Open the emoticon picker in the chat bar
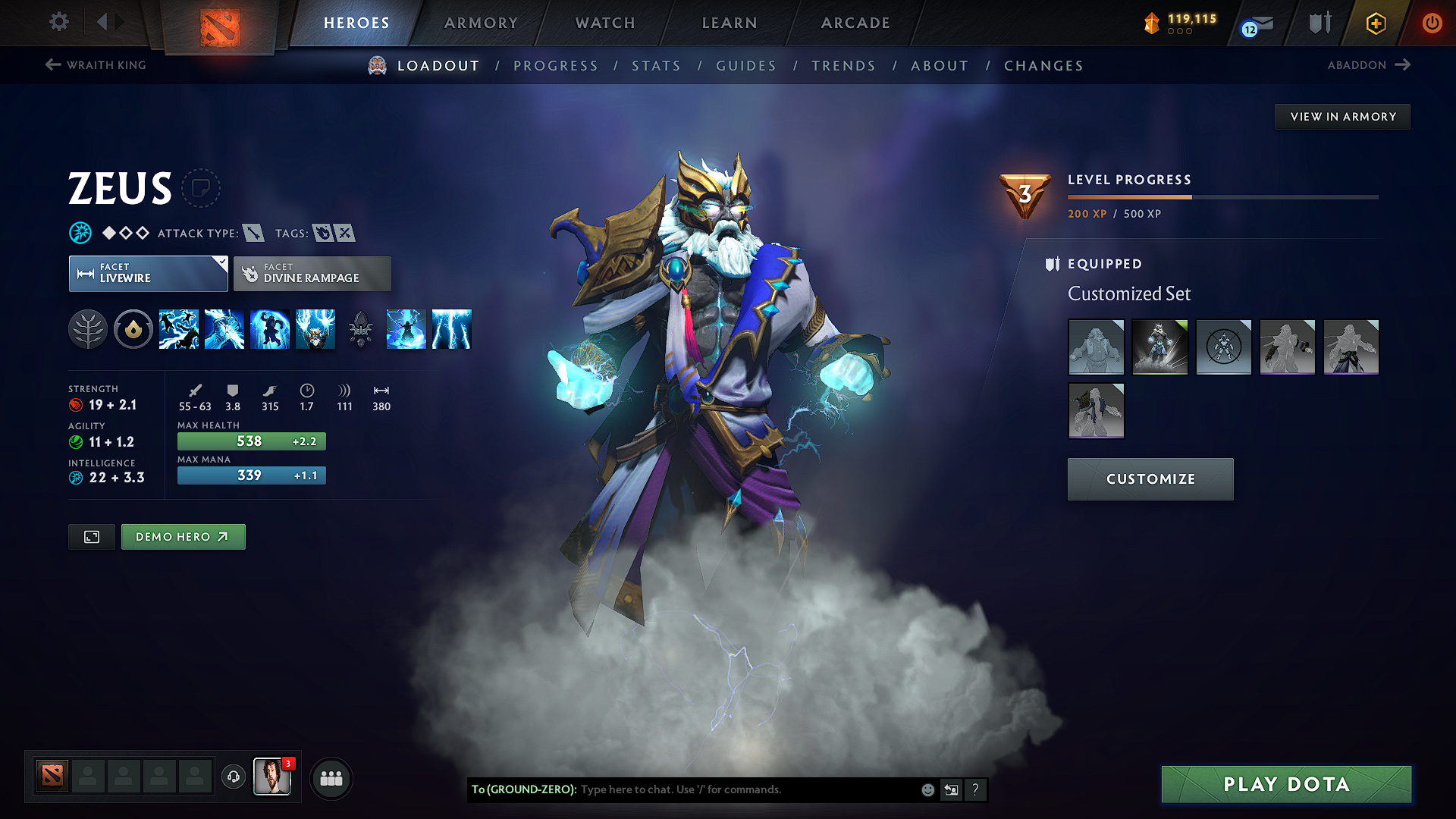The width and height of the screenshot is (1456, 819). coord(927,789)
